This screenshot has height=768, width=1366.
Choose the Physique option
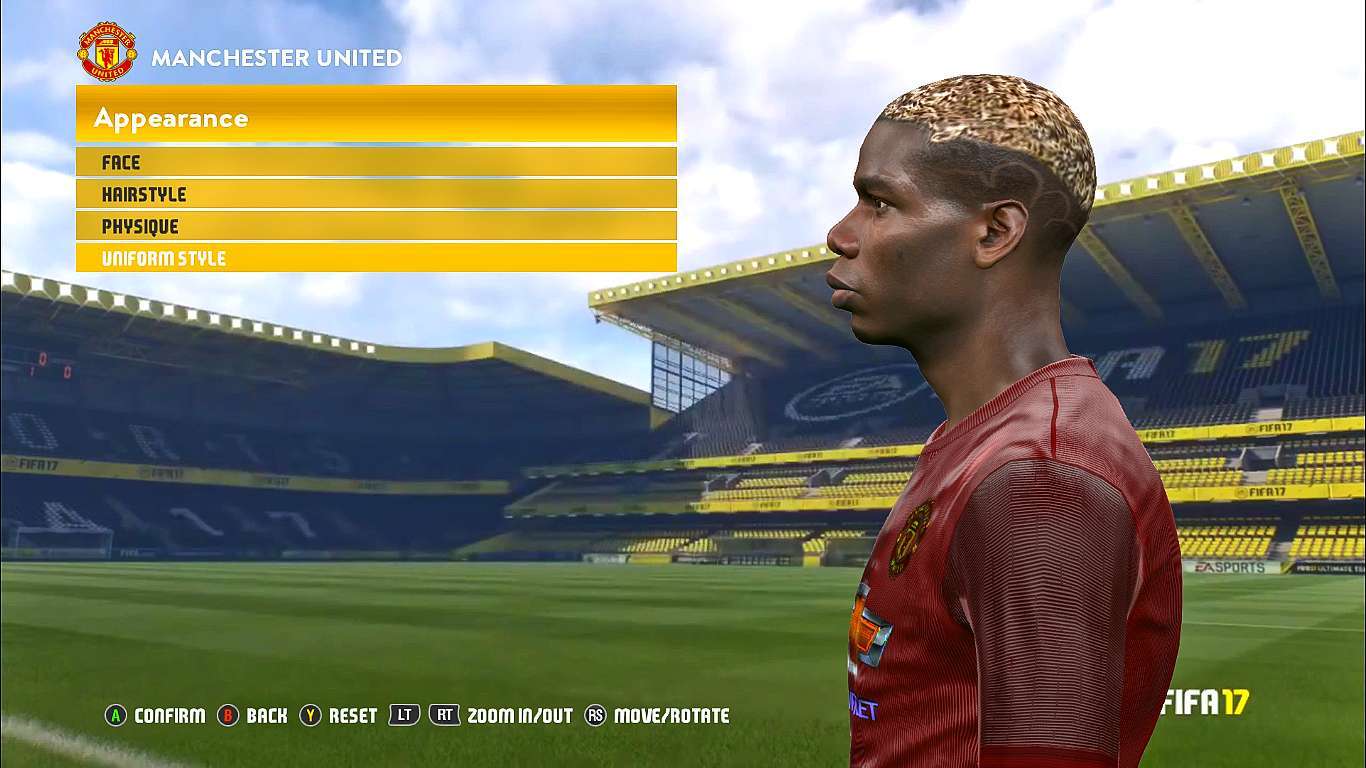(375, 226)
